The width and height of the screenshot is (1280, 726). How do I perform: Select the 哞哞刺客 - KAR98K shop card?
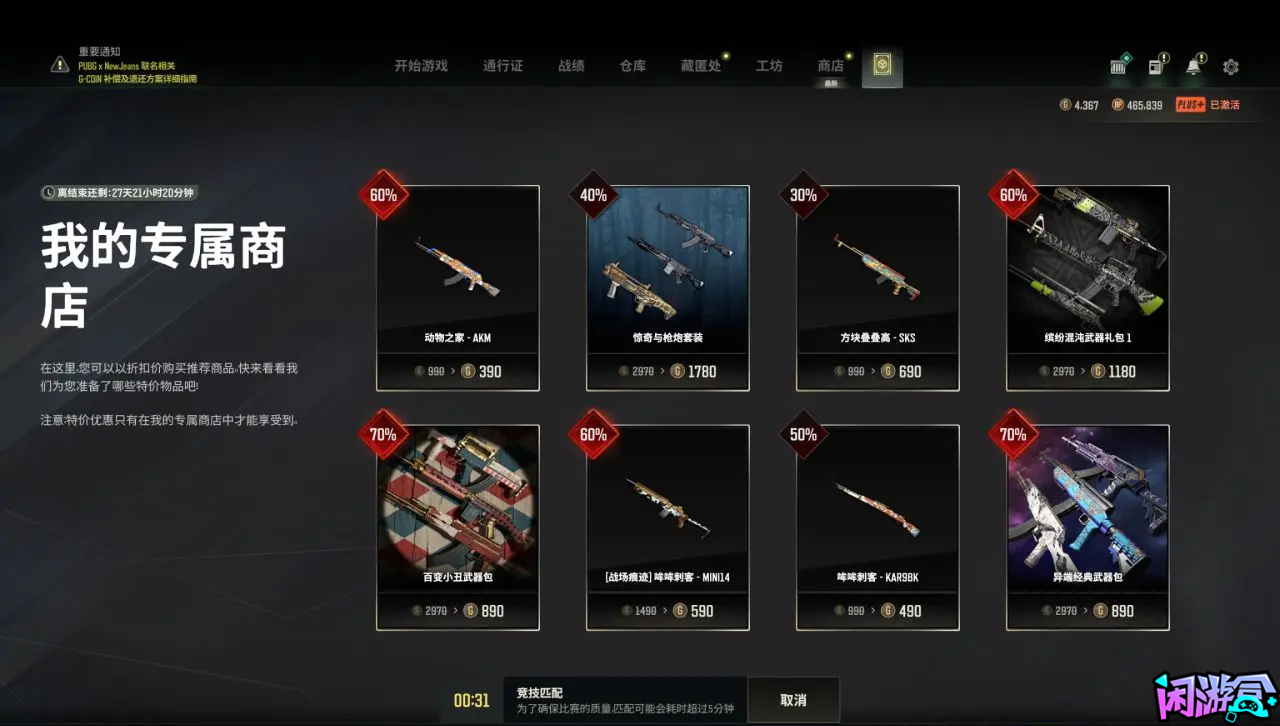coord(877,527)
